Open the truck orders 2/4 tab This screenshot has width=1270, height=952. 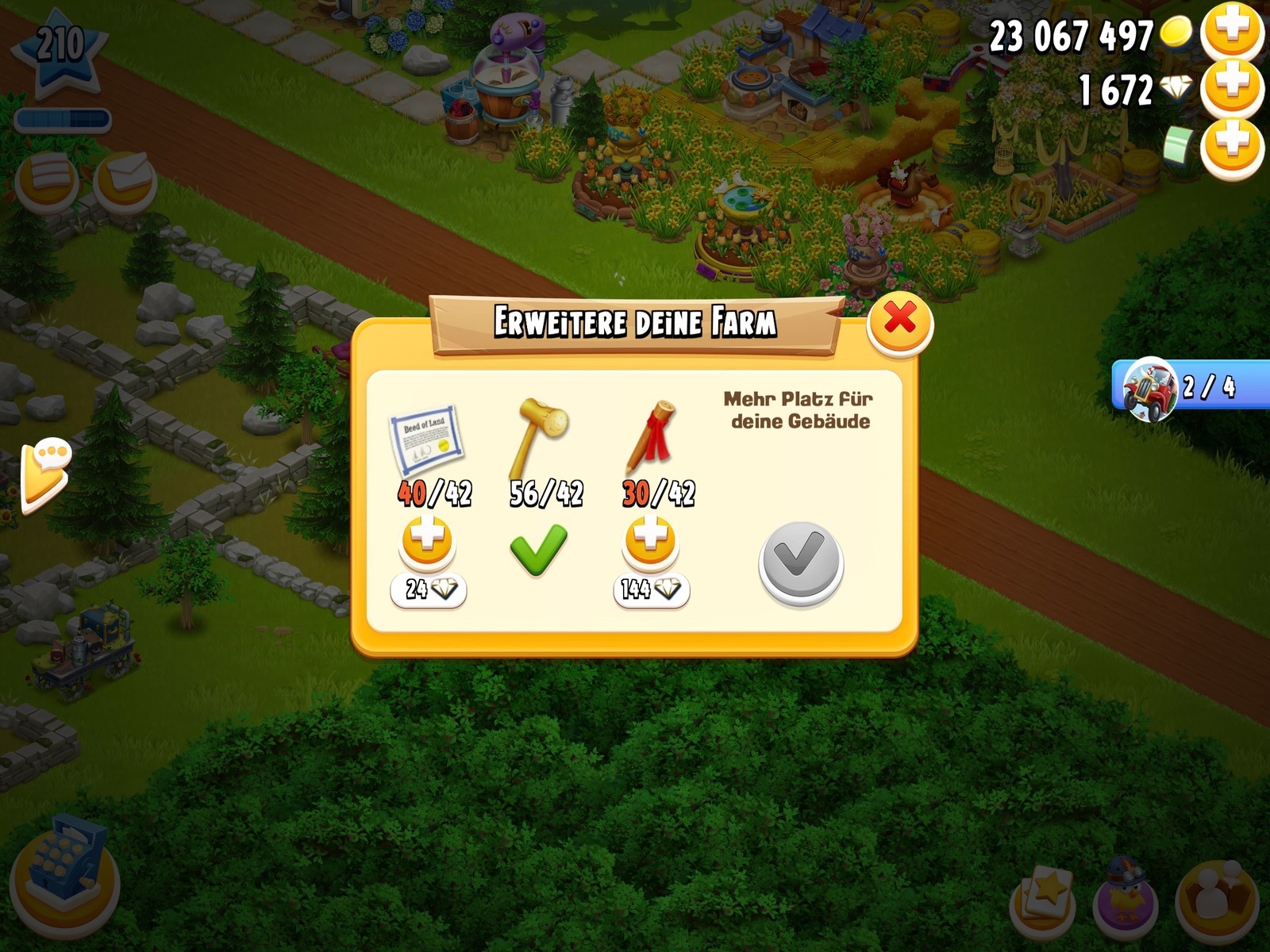[1189, 386]
